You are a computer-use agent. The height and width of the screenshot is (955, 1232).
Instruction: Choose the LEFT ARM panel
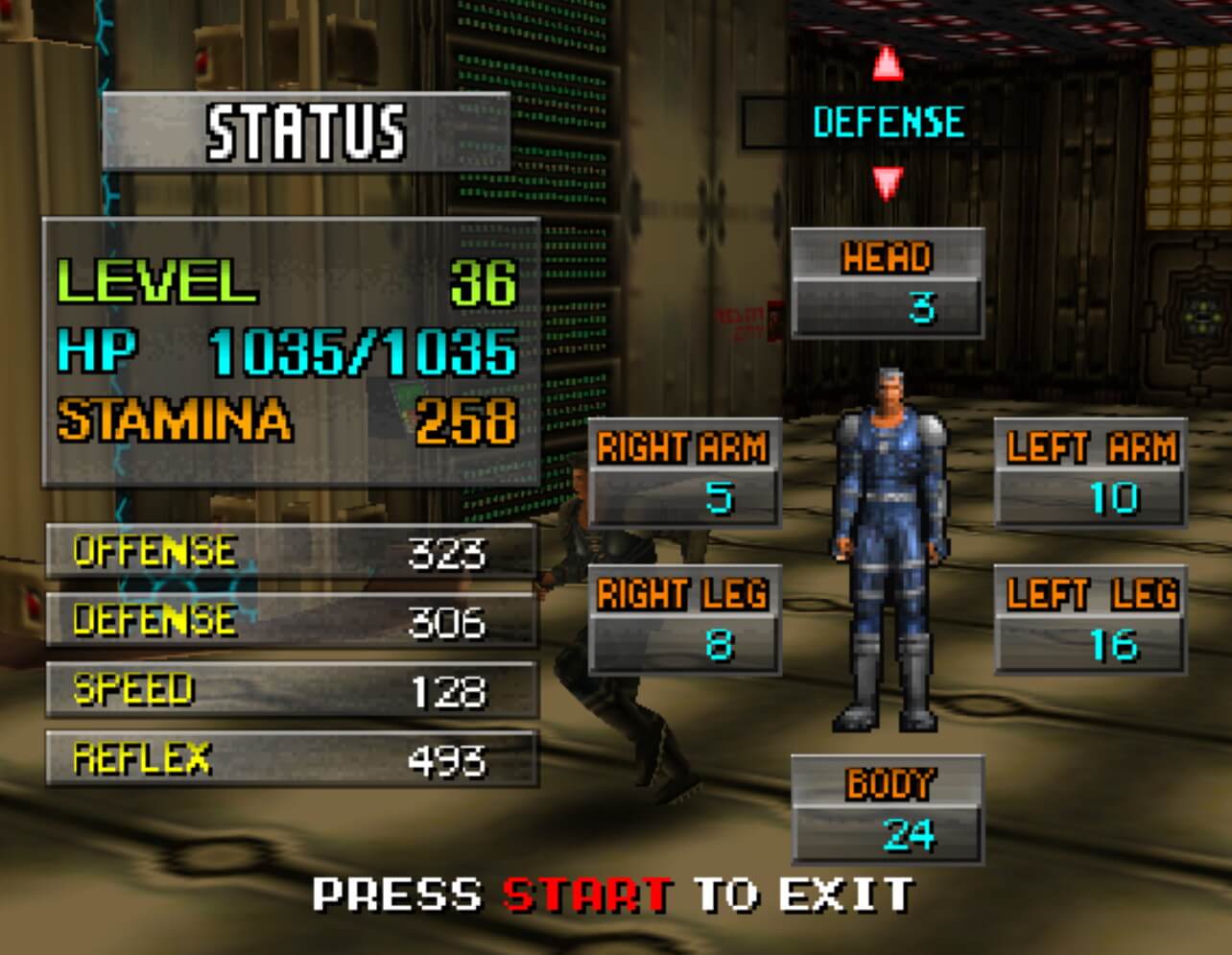(1090, 473)
